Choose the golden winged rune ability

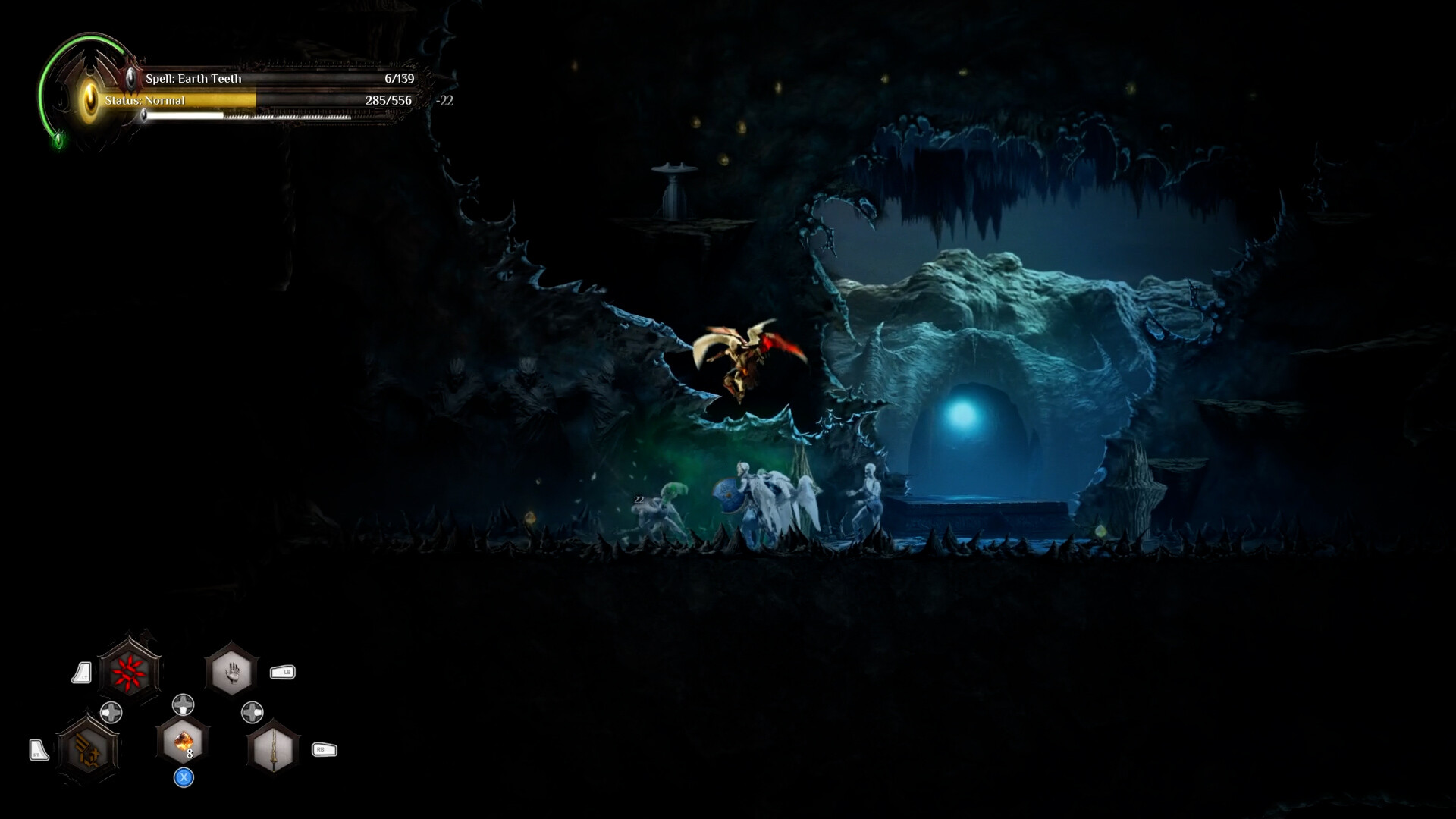coord(88,750)
